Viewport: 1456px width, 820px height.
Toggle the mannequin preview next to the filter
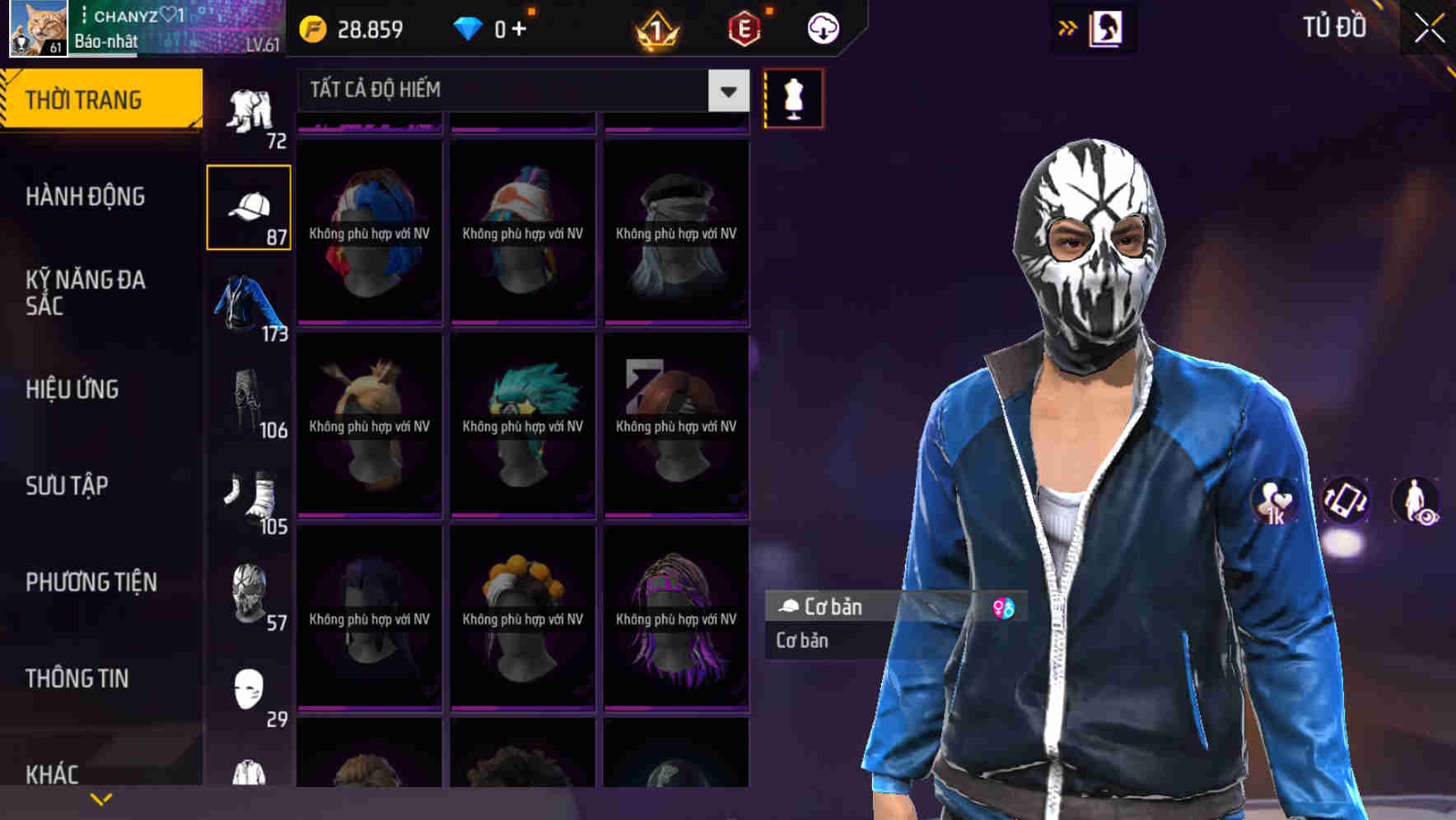(x=792, y=98)
